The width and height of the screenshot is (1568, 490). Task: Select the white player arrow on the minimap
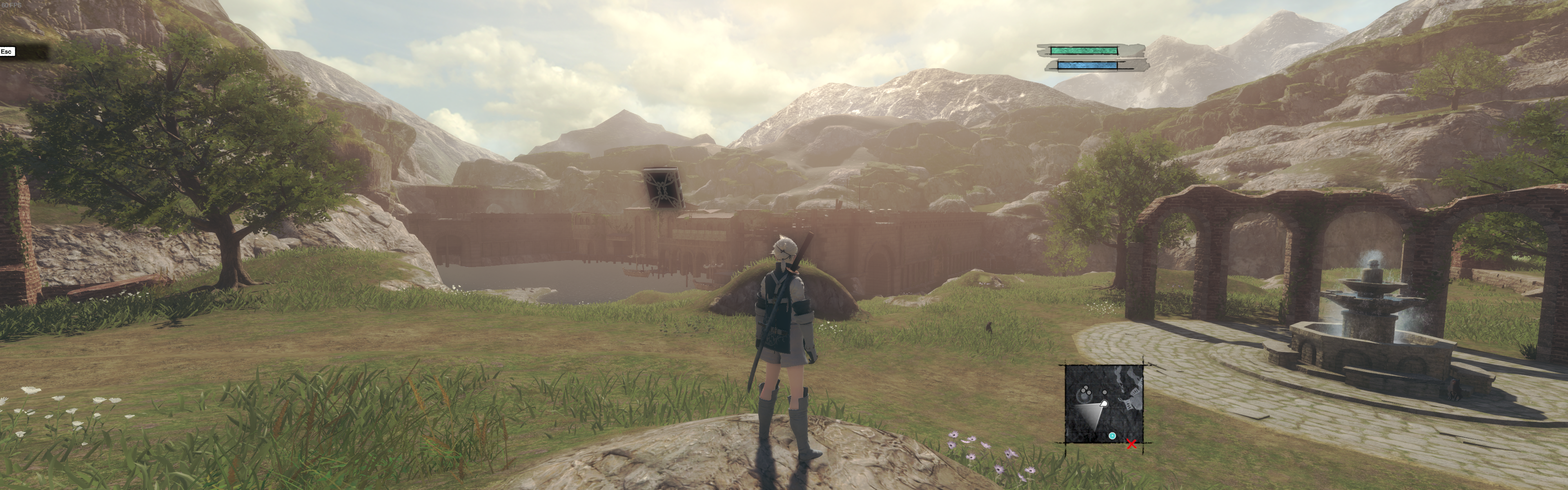coord(1103,403)
